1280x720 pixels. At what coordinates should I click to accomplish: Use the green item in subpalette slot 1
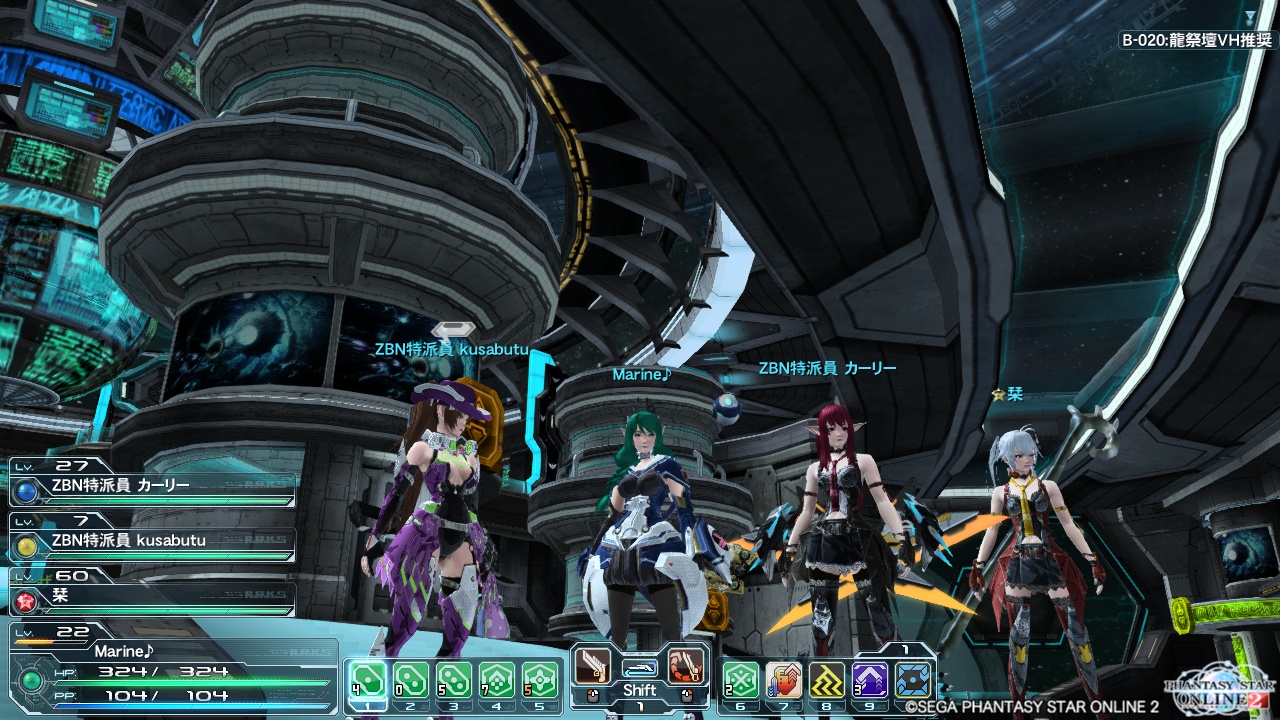click(x=367, y=680)
